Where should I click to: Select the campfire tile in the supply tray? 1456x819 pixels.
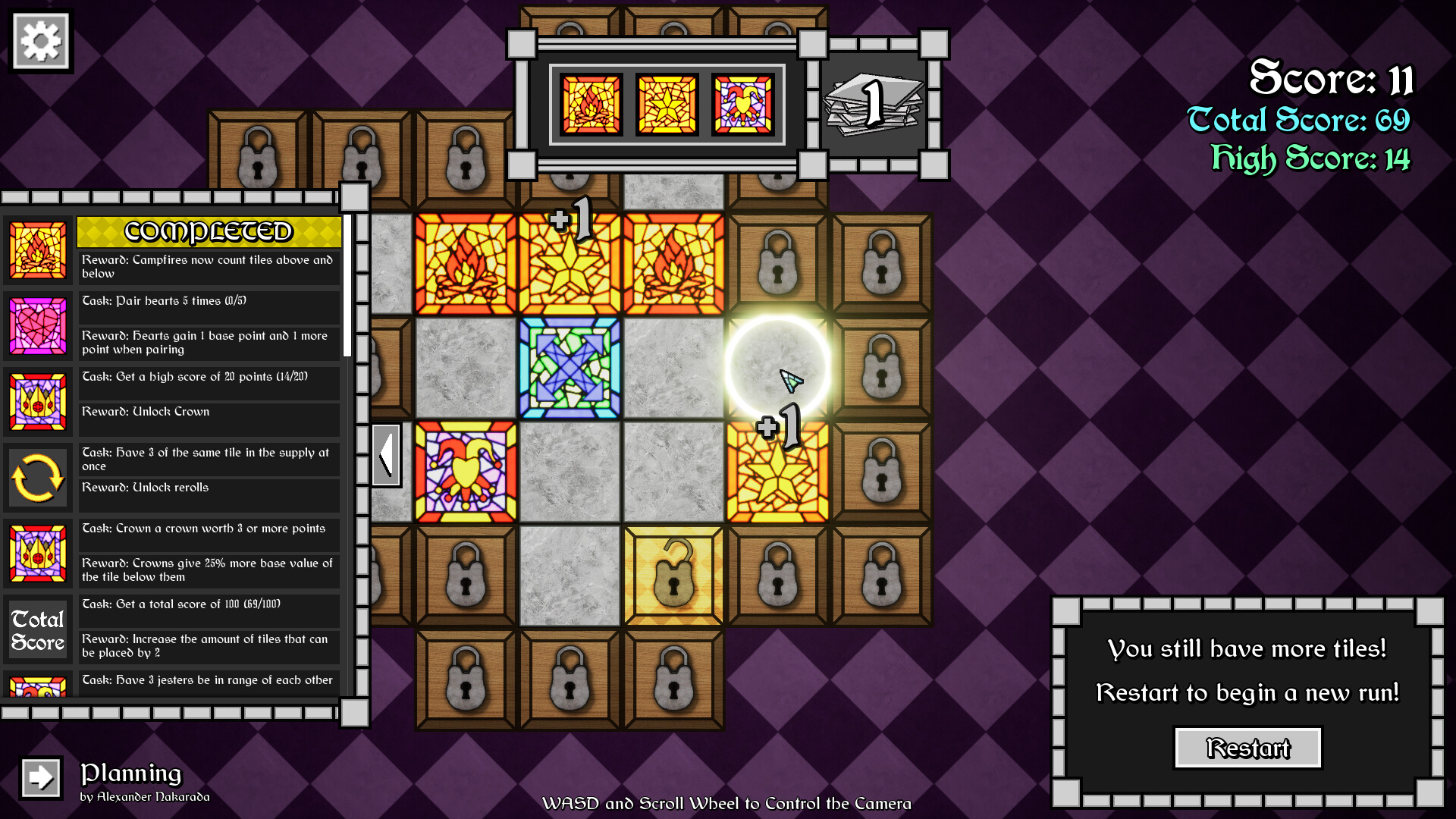(x=591, y=103)
